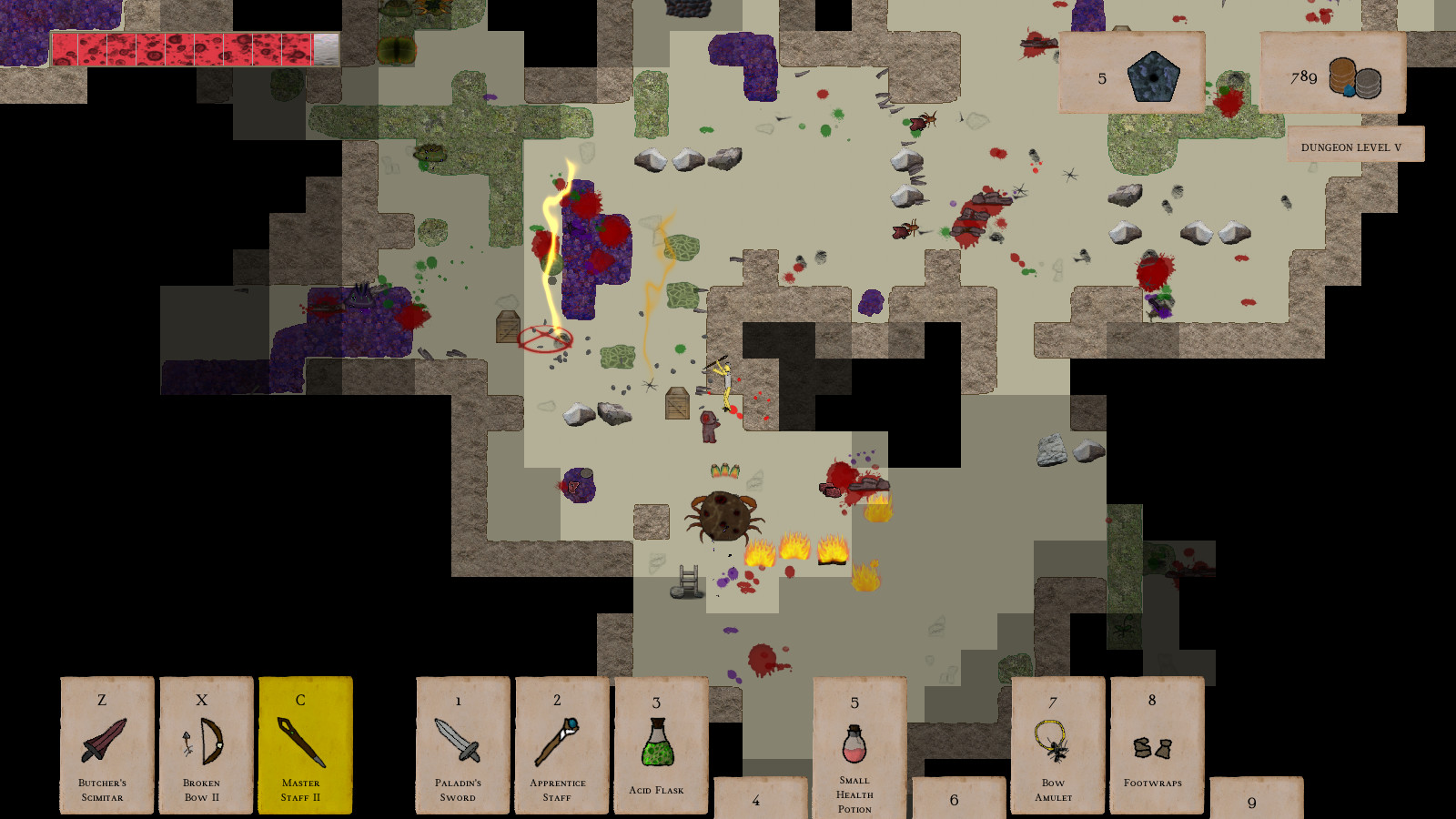The height and width of the screenshot is (819, 1456).
Task: Select the Bow Amulet in slot 7
Action: pyautogui.click(x=1053, y=746)
